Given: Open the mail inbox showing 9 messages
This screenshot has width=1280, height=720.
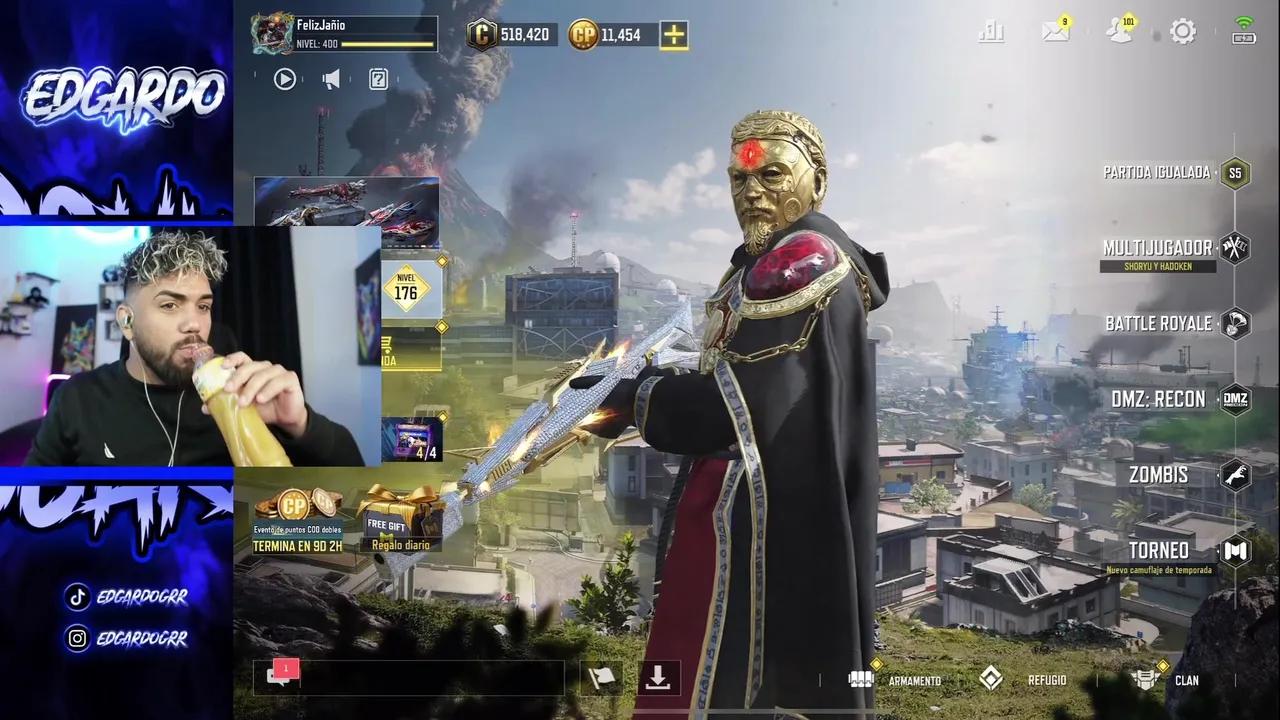Looking at the screenshot, I should pos(1055,31).
